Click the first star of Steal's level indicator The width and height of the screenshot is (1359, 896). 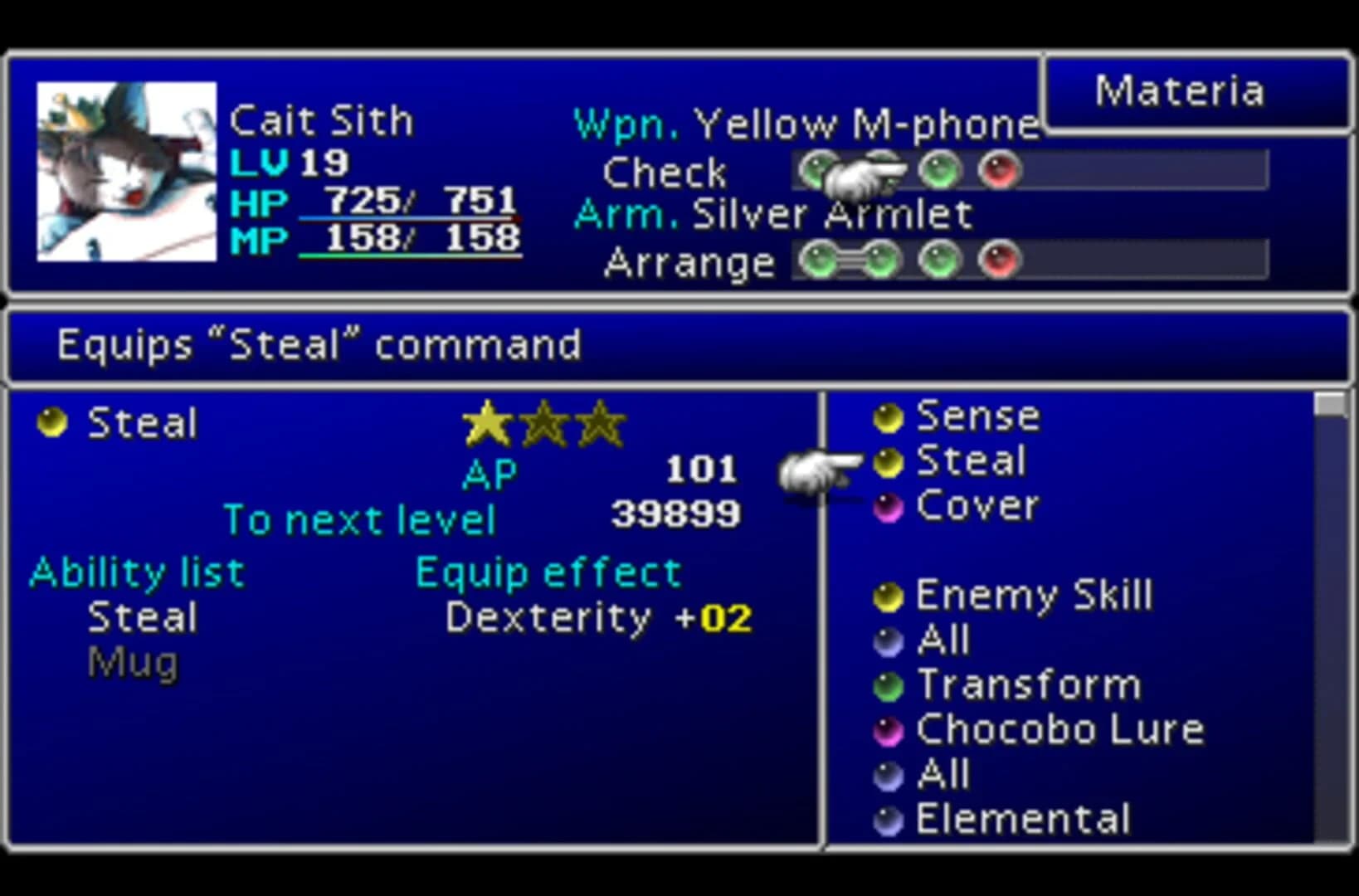click(487, 423)
